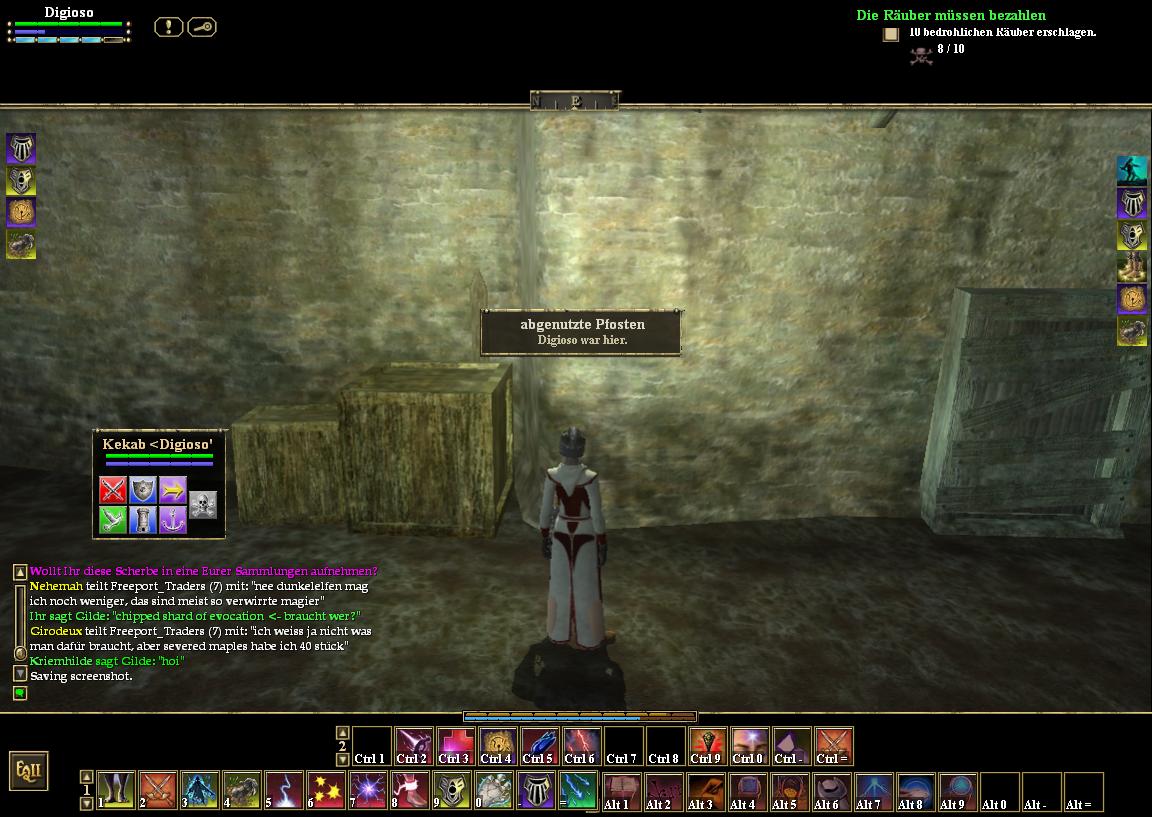Use the yellow stars ability in slot 6
The height and width of the screenshot is (817, 1152).
click(x=326, y=790)
